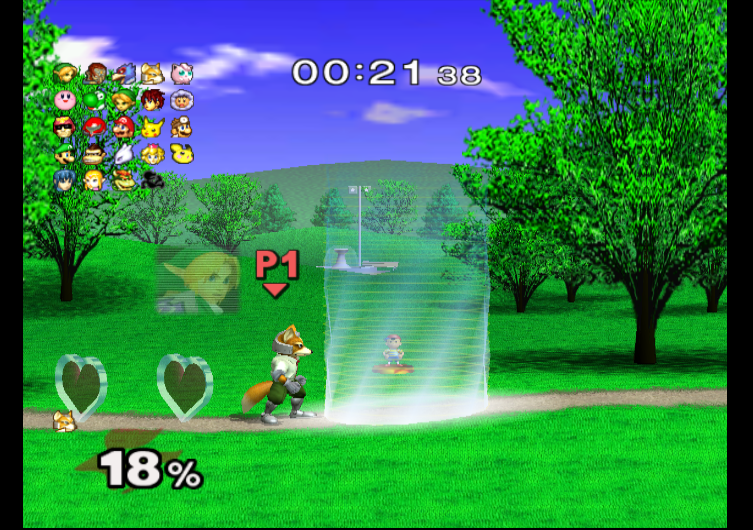View the next opponent Link portrait
This screenshot has height=530, width=753.
198,281
